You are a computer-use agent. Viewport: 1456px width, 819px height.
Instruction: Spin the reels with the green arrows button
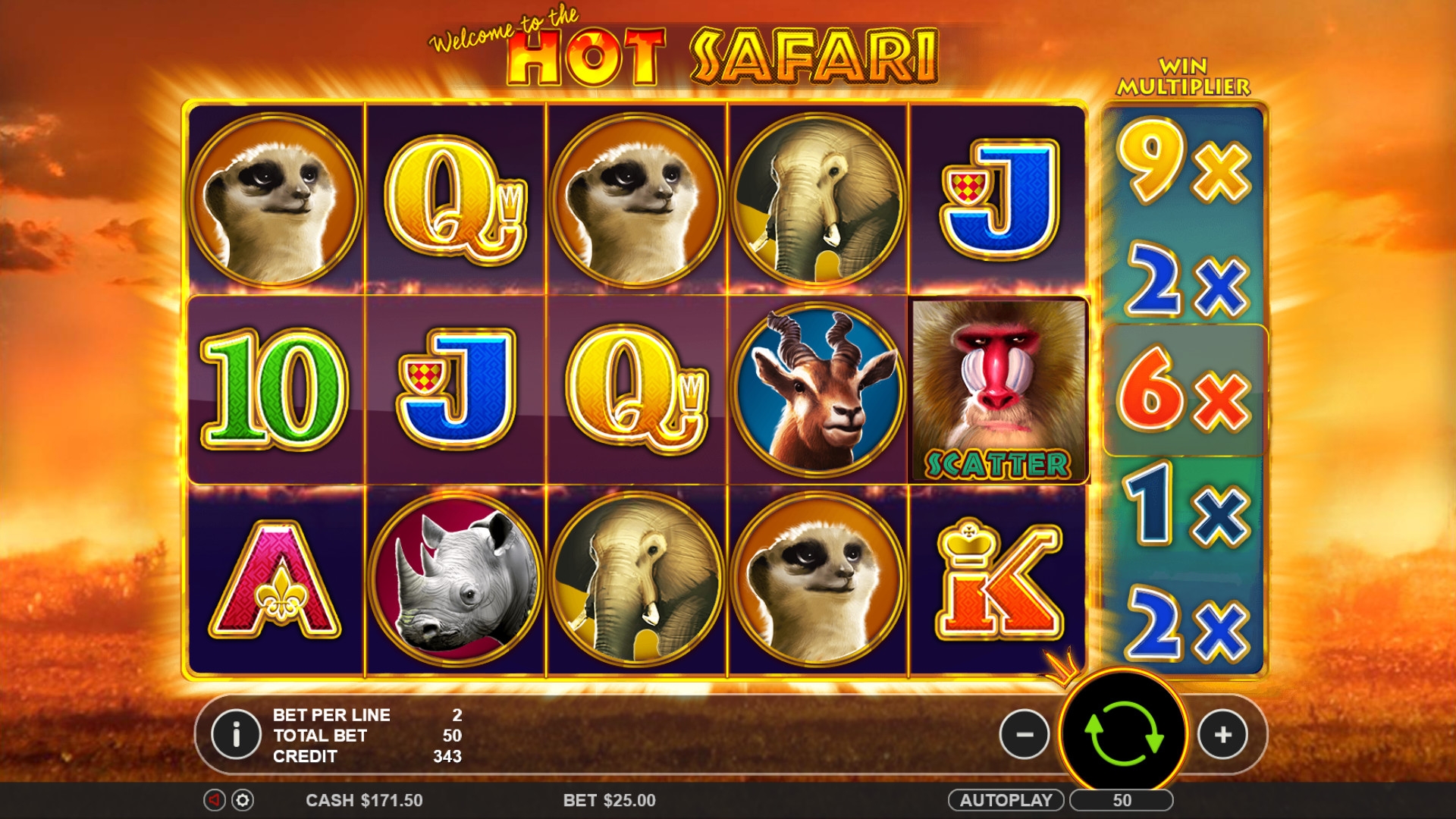coord(1123,734)
